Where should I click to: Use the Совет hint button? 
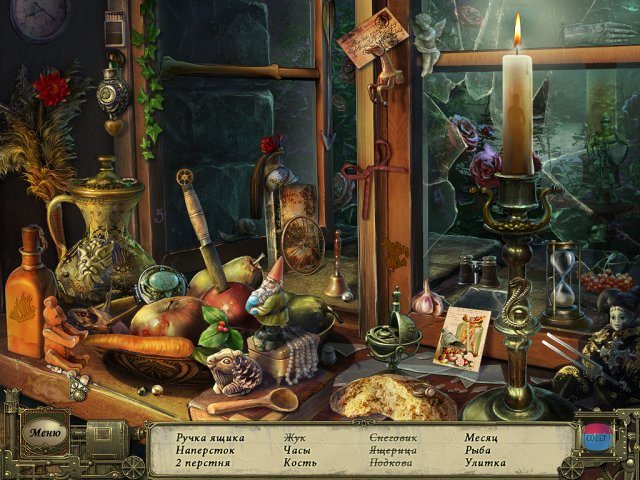tap(596, 437)
